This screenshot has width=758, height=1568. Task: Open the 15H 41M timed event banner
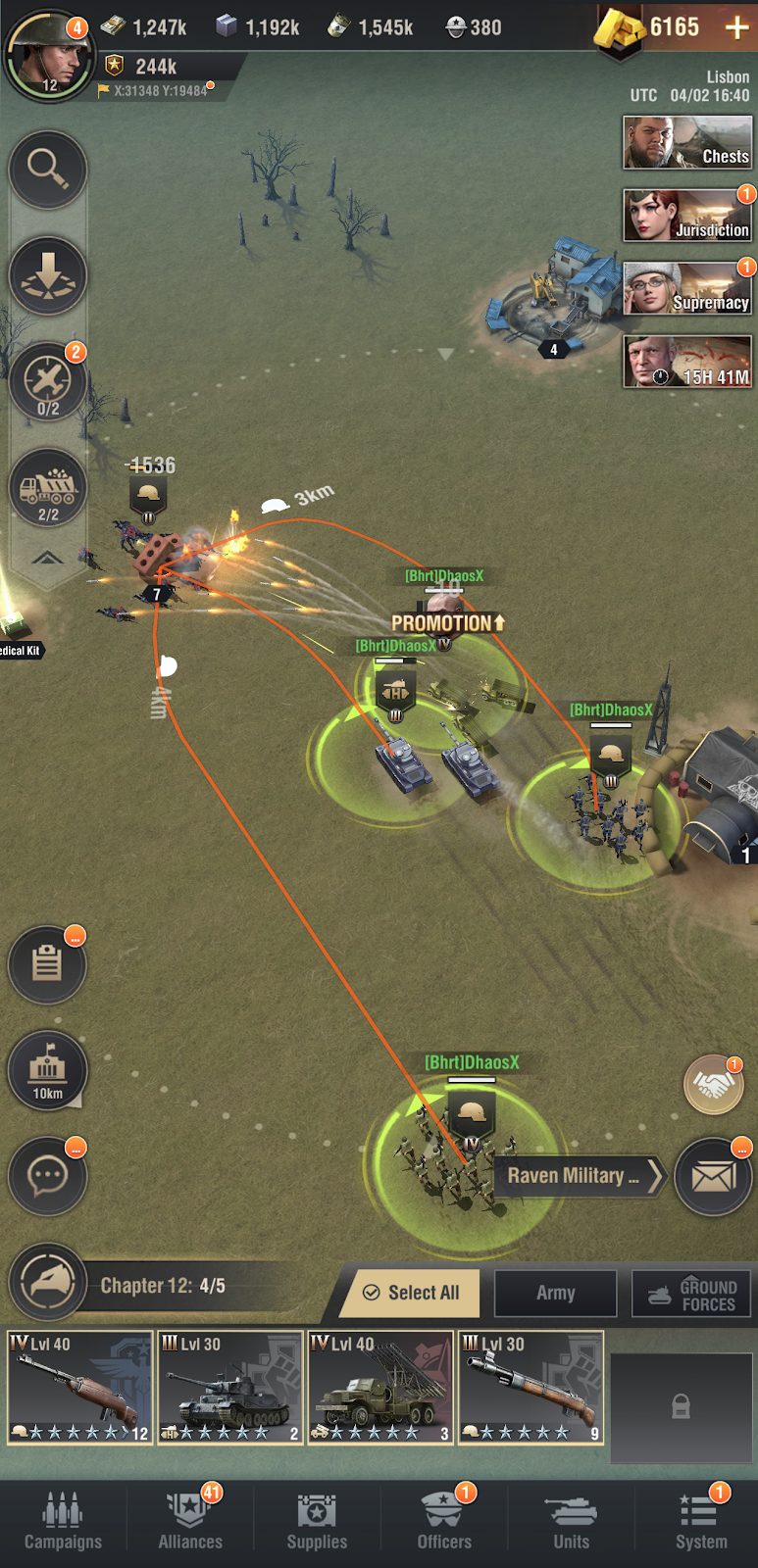pyautogui.click(x=686, y=362)
